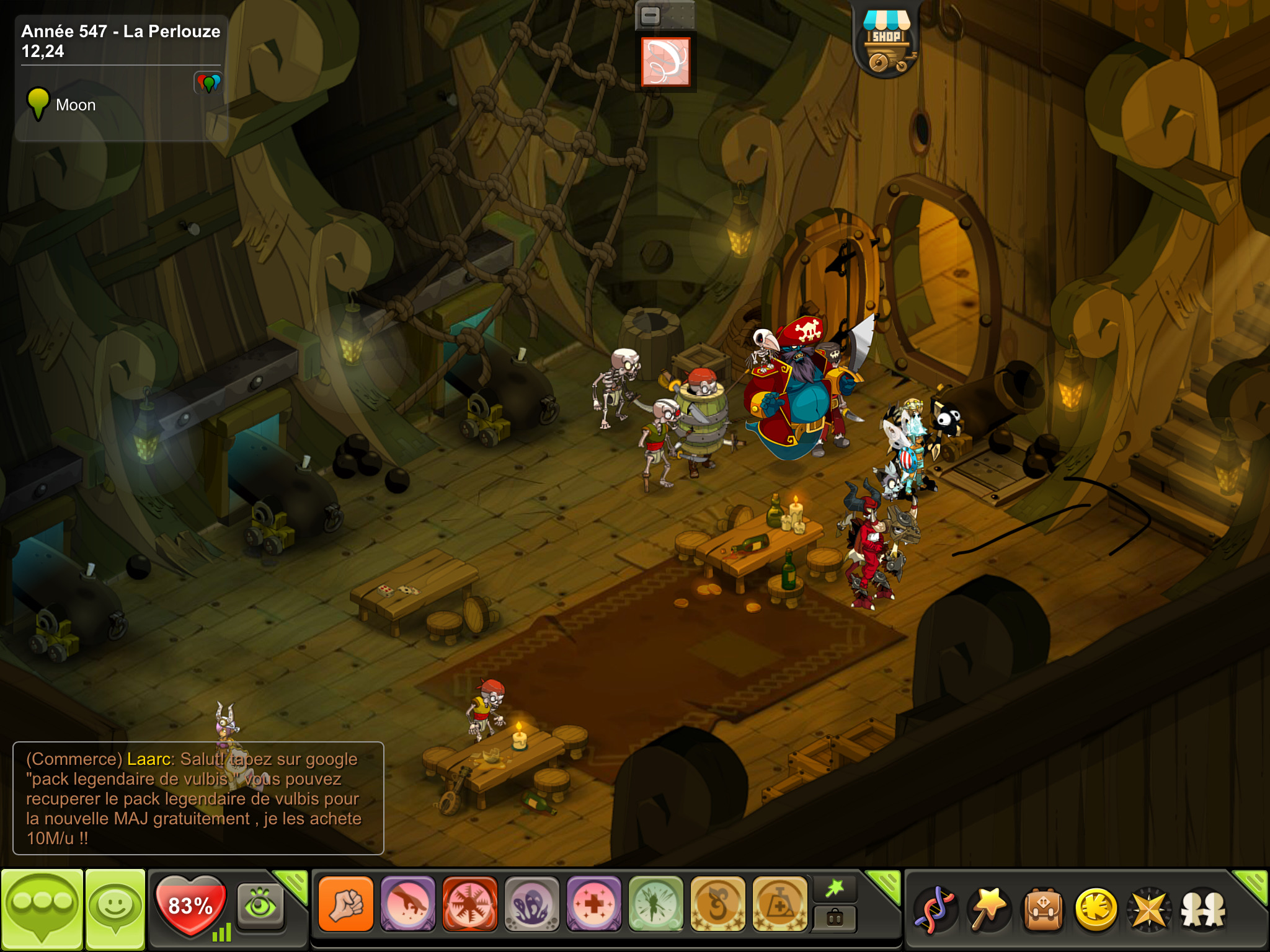The width and height of the screenshot is (1270, 952).
Task: Open the spells star wand menu
Action: tap(989, 909)
